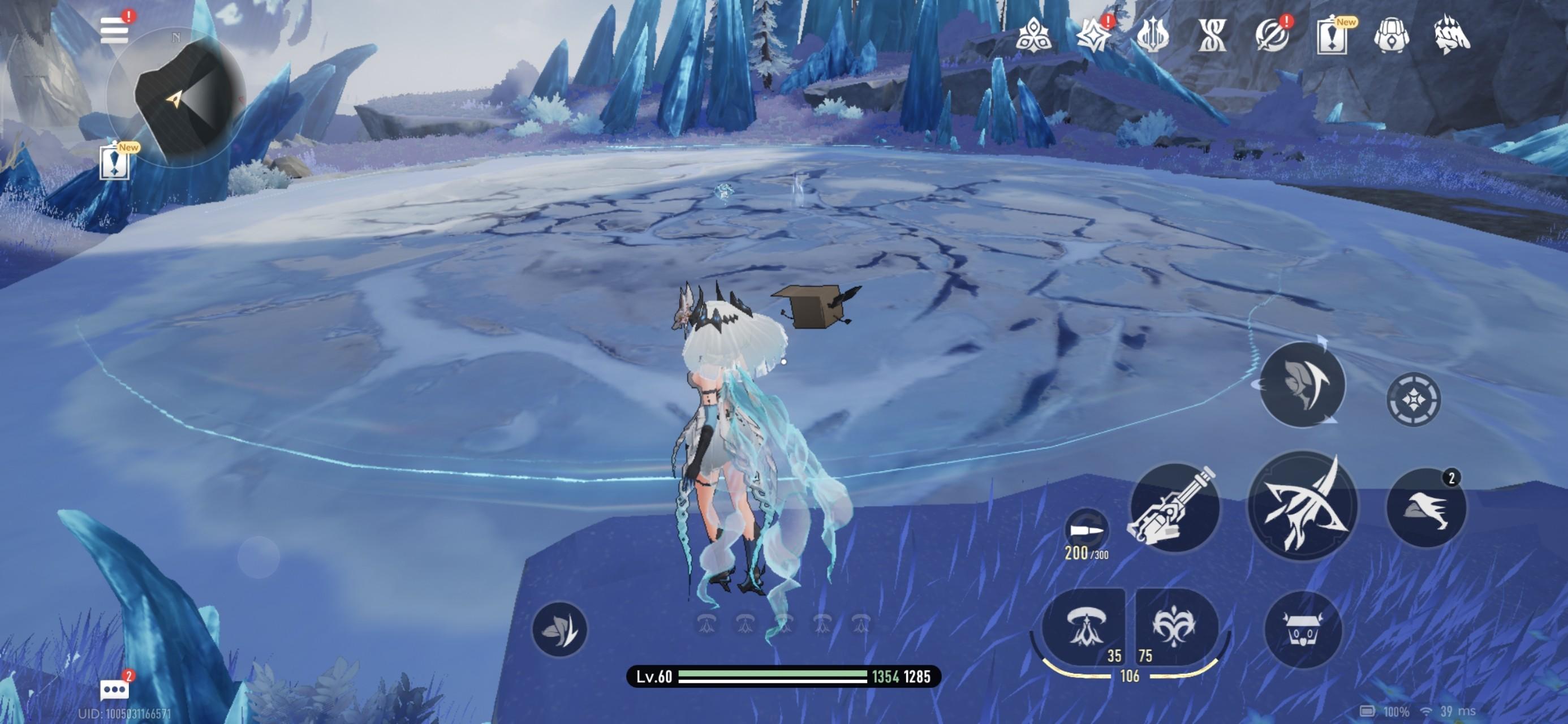Image resolution: width=1568 pixels, height=724 pixels.
Task: Open the hourglass-shaped menu icon
Action: pyautogui.click(x=1212, y=35)
